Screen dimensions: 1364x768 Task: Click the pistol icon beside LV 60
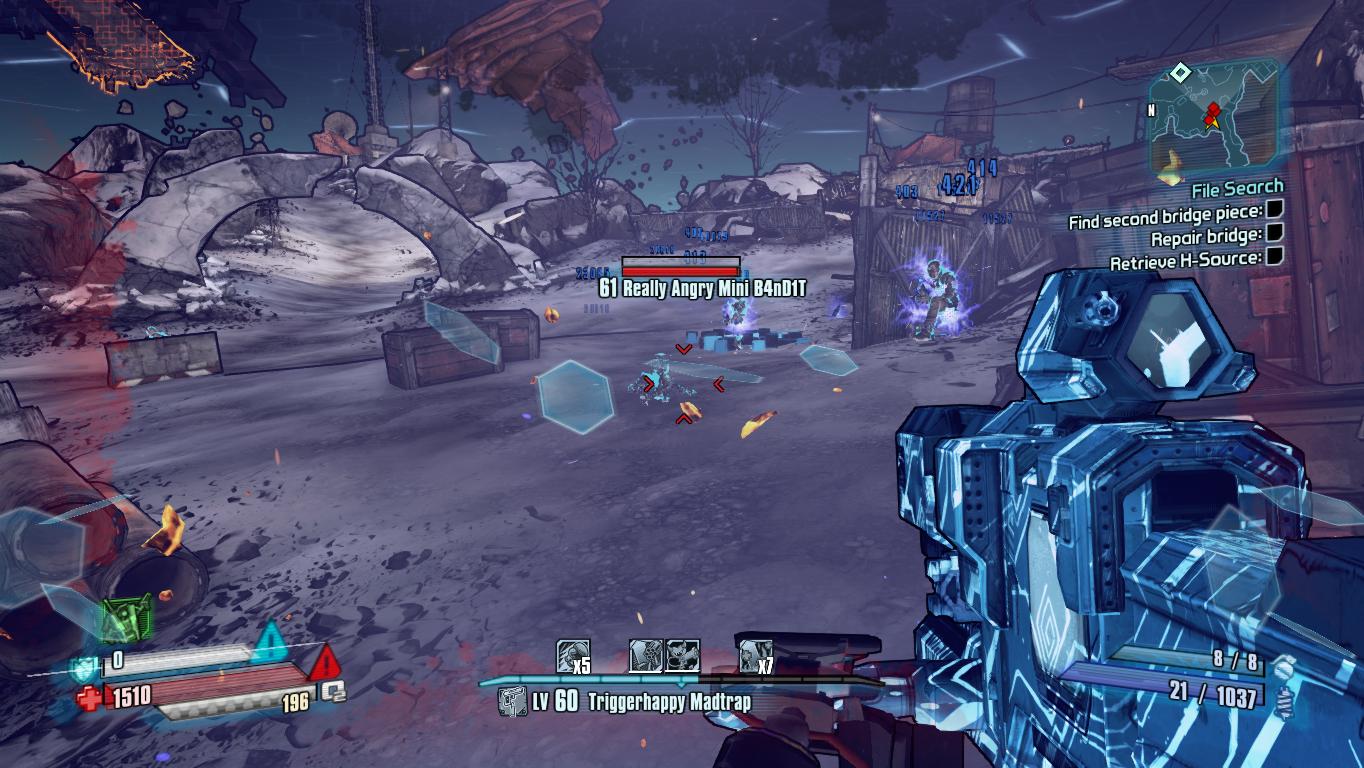(513, 701)
